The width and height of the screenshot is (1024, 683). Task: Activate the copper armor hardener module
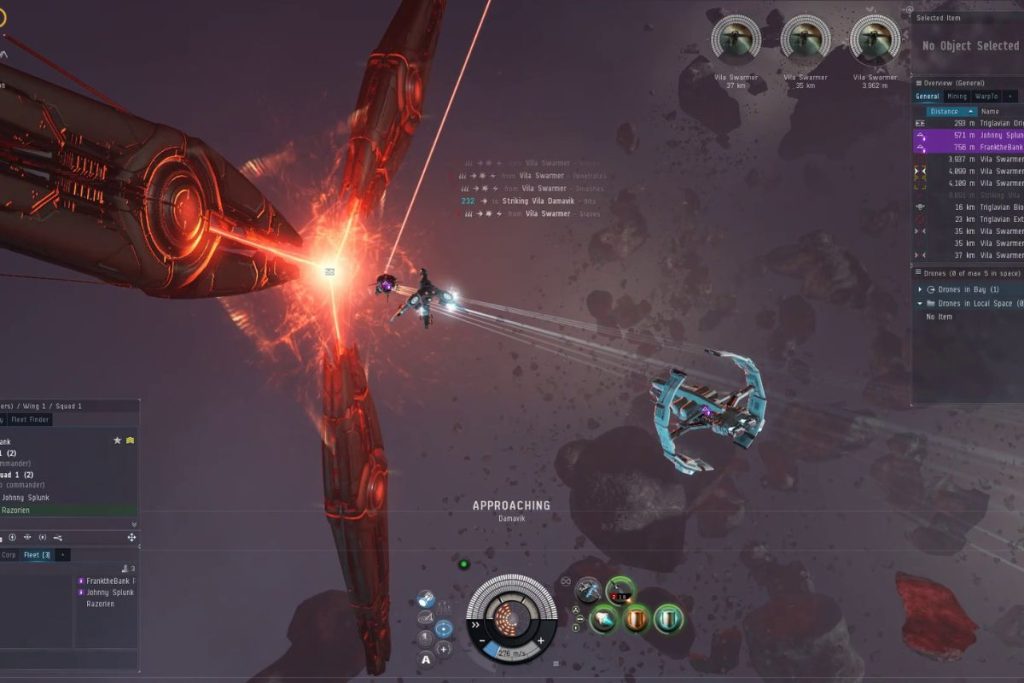(637, 620)
